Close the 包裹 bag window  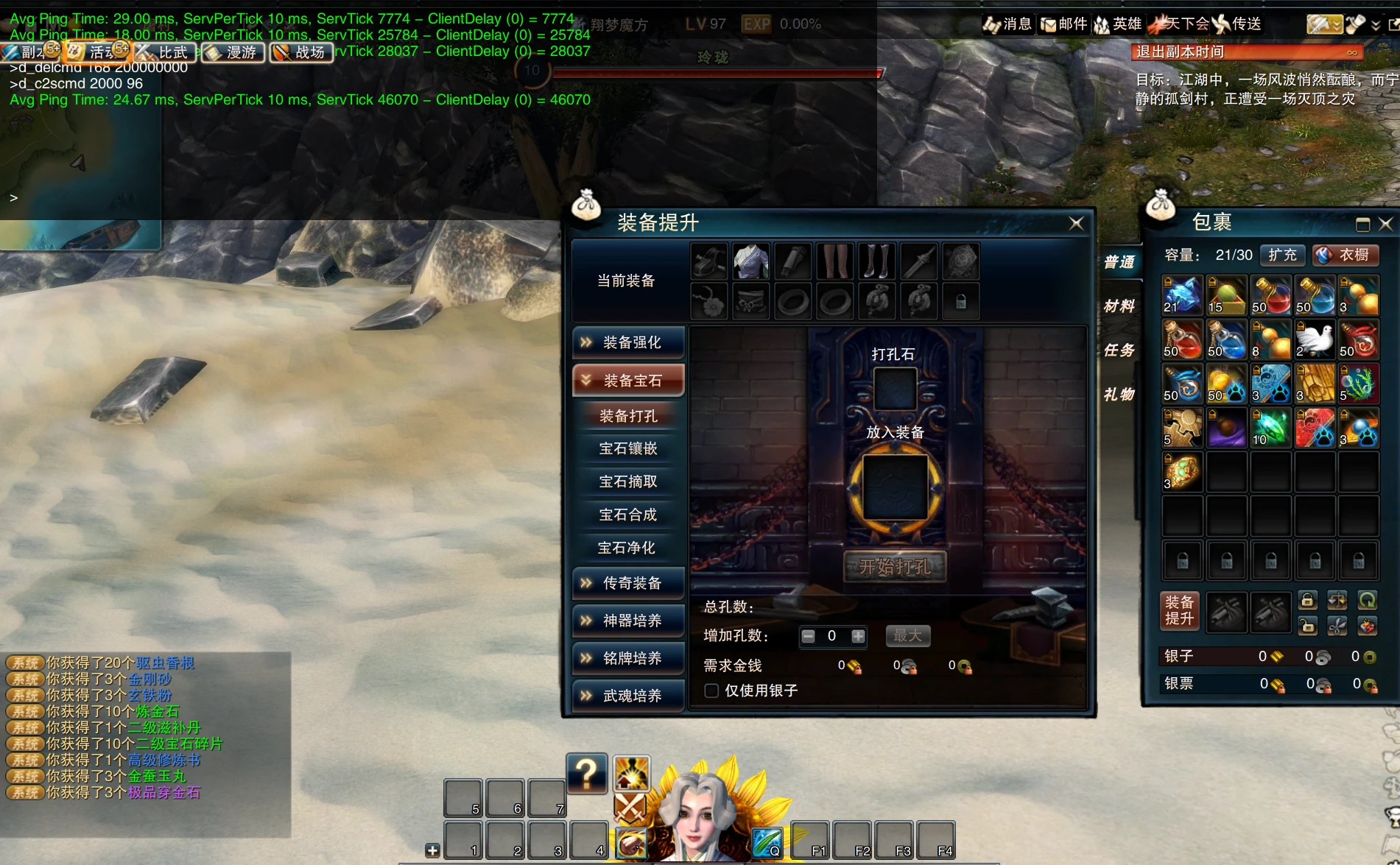click(1385, 224)
